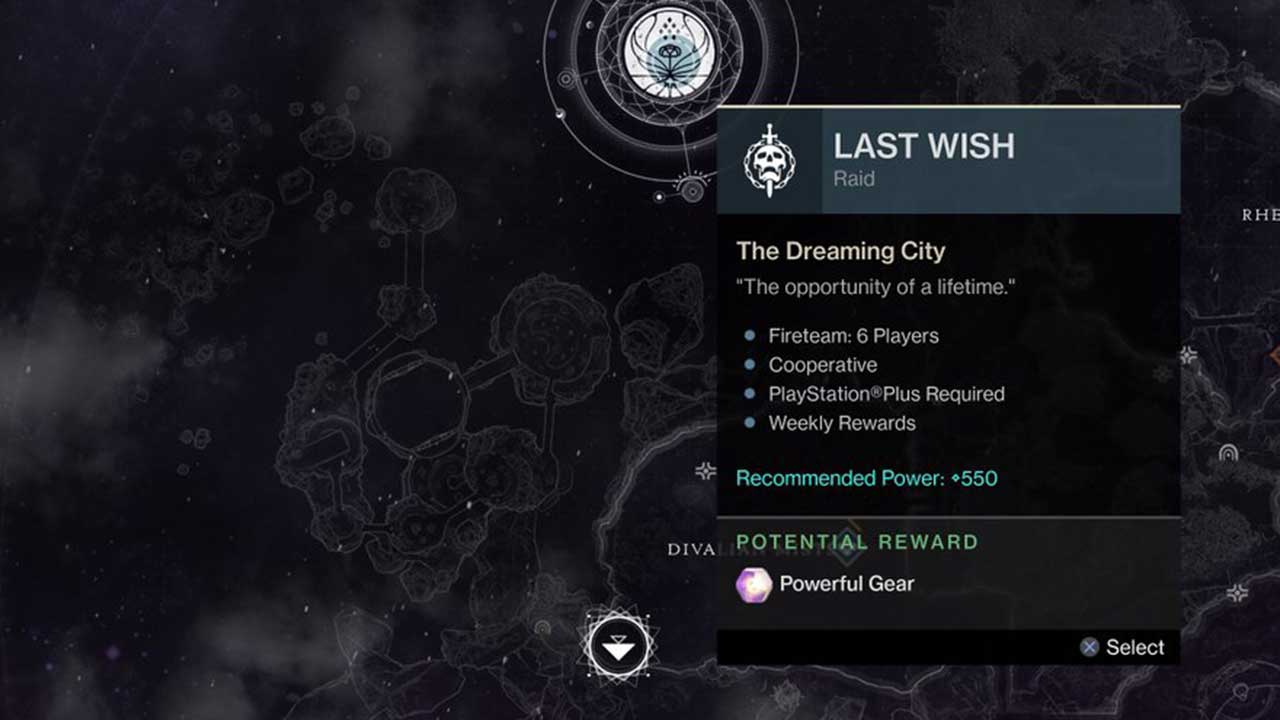
Task: Click the PlayStation X button prompt icon
Action: [x=1089, y=647]
